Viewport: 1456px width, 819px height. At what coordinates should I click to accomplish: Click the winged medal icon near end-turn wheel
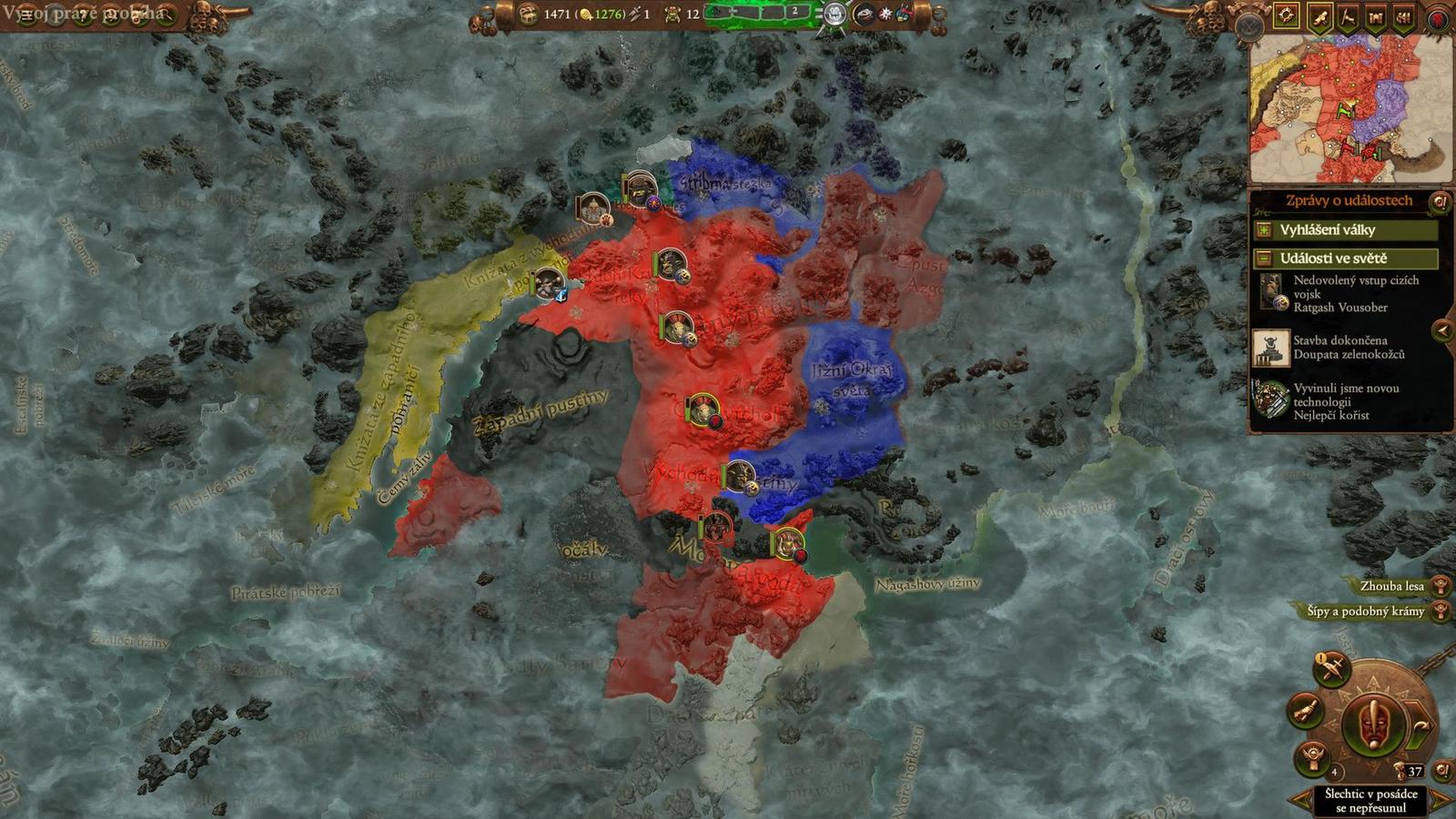coord(1312,755)
